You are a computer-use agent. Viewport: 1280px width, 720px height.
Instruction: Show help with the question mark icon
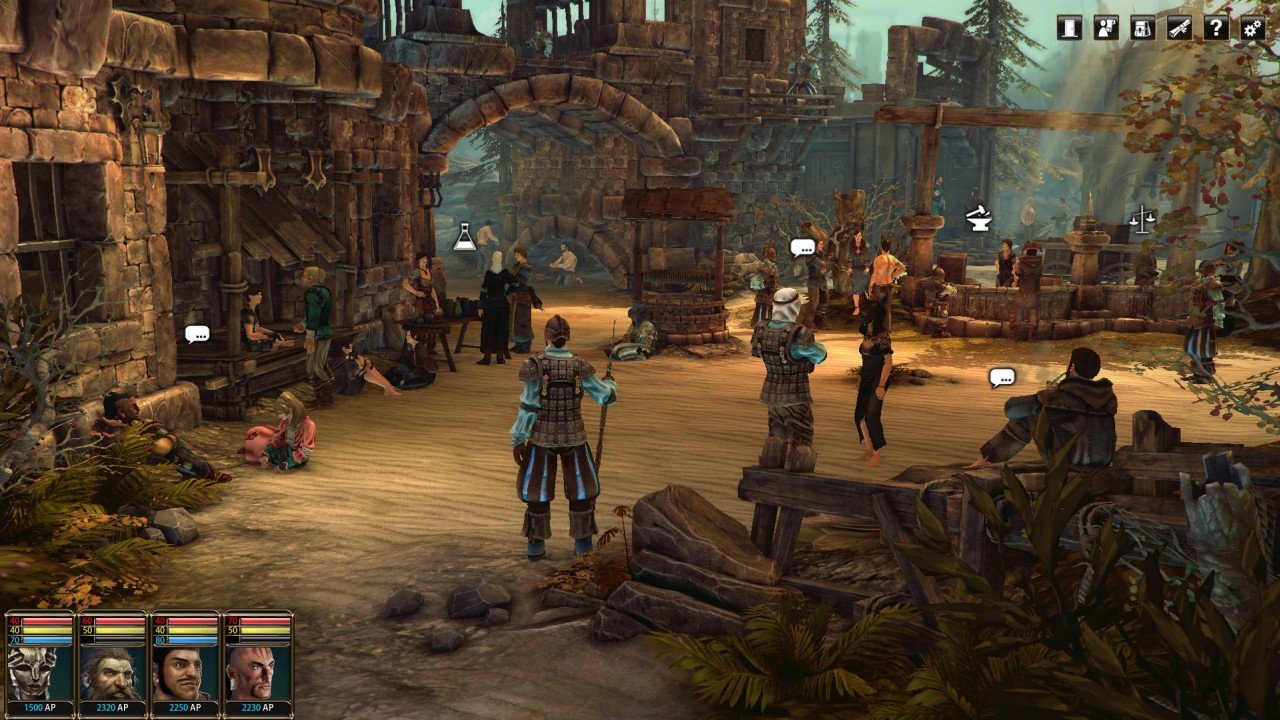pos(1216,27)
